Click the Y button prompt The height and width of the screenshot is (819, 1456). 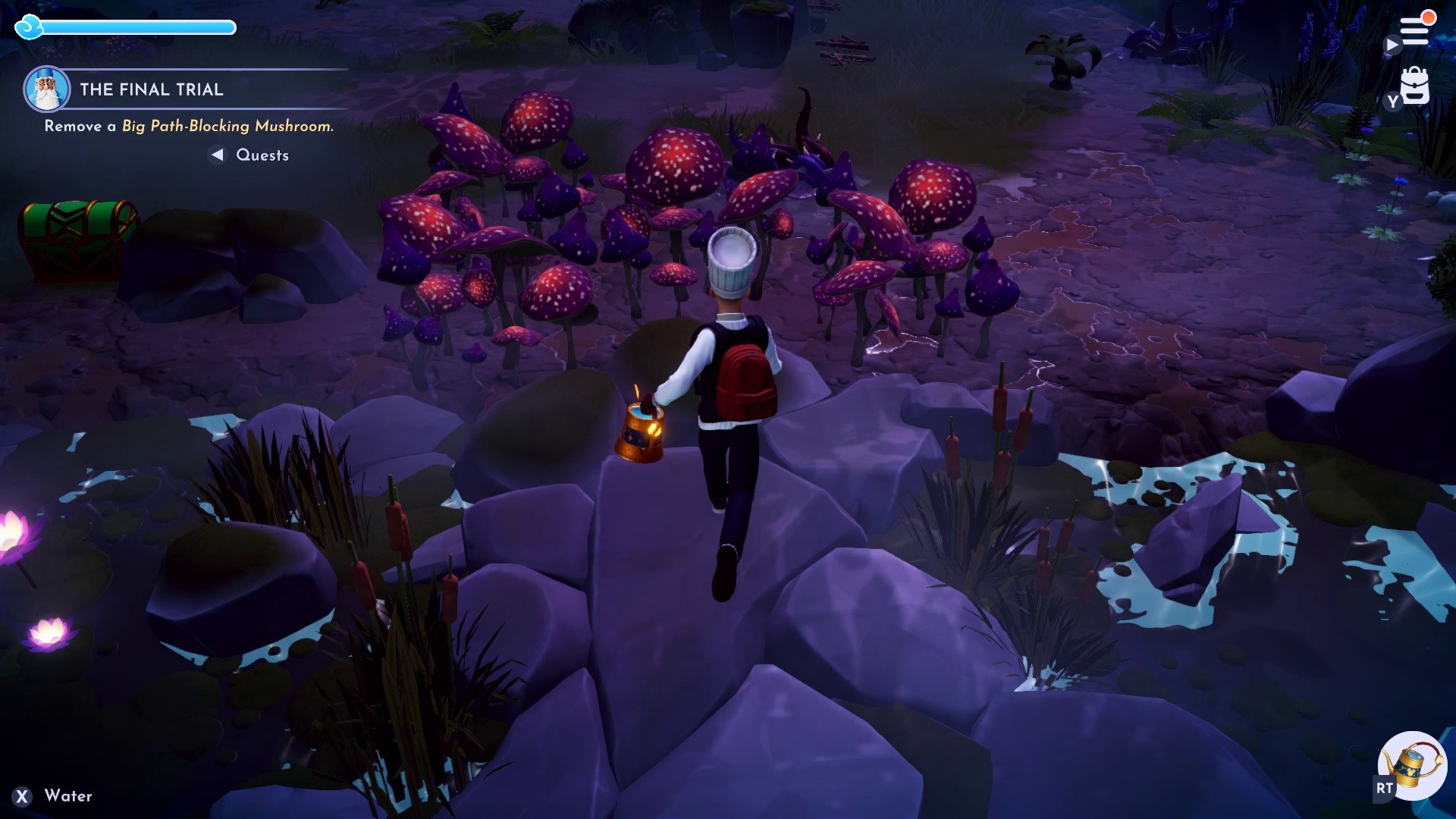click(1392, 102)
